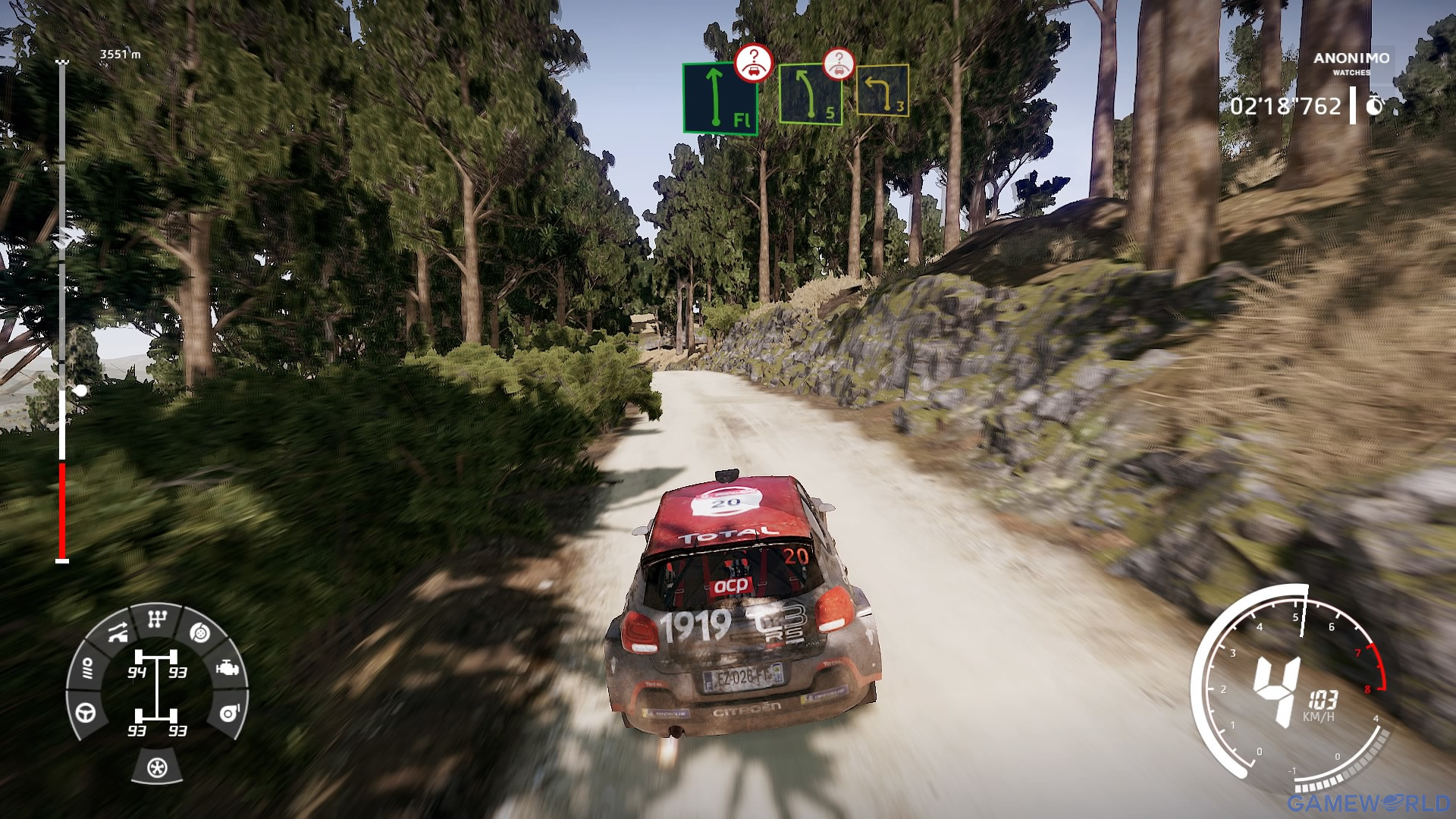Click the stage progress track bar

click(62, 311)
